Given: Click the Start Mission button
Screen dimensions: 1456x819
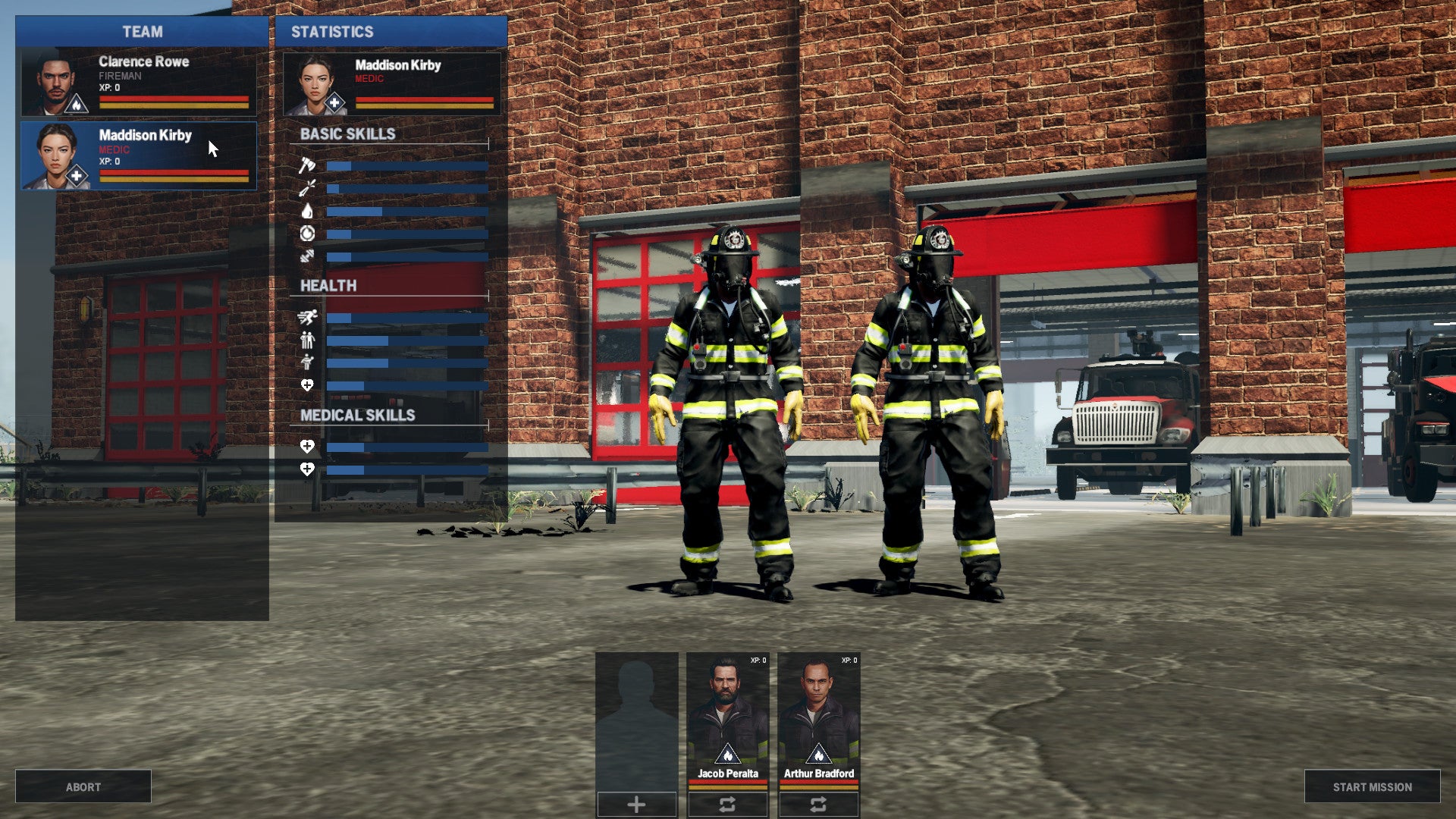Looking at the screenshot, I should [1371, 786].
